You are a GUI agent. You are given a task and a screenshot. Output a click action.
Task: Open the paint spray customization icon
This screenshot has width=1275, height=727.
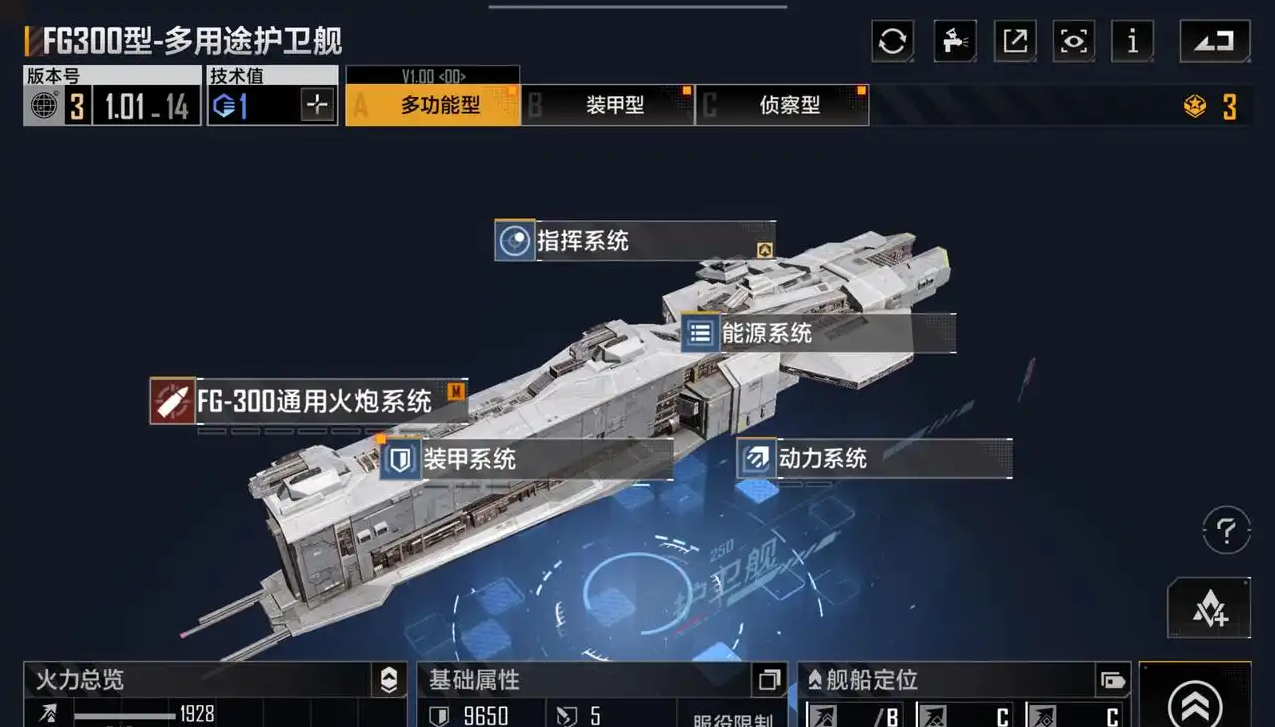(954, 42)
